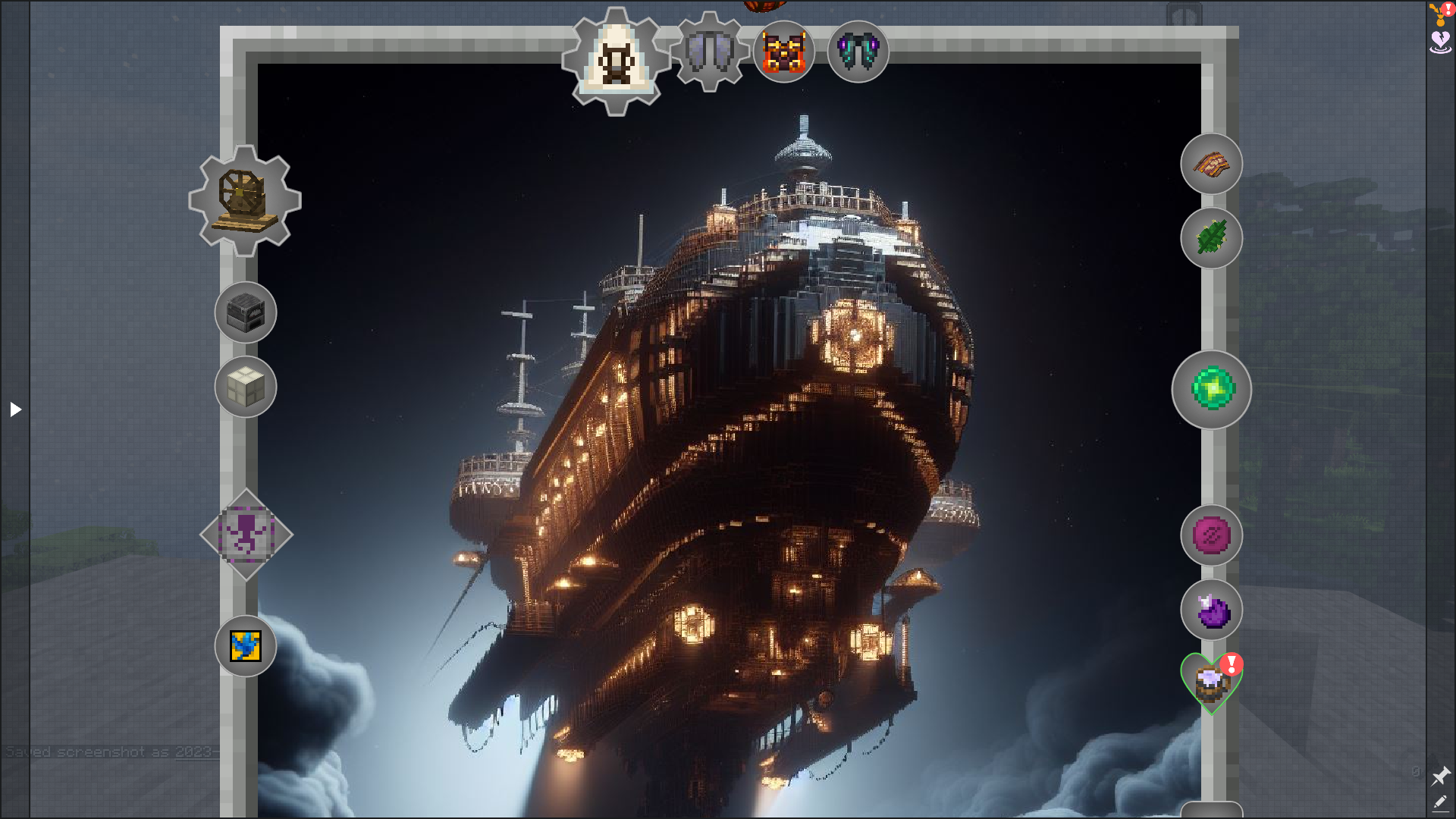Image resolution: width=1456 pixels, height=819 pixels.
Task: Choose the brown leather strip quest
Action: (1211, 164)
